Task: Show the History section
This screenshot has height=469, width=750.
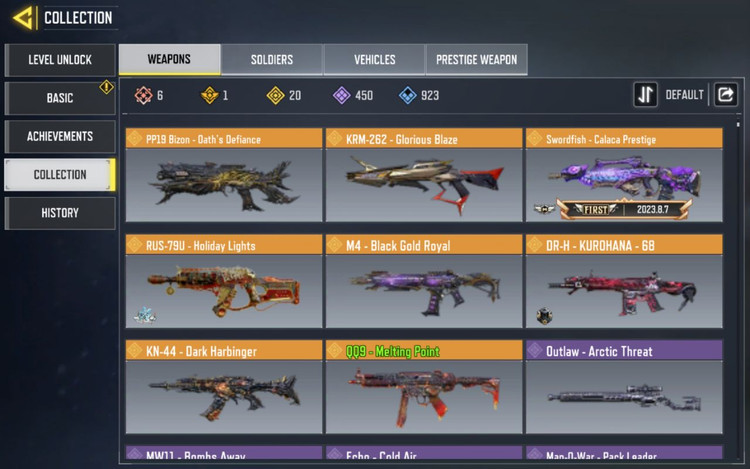Action: 60,213
